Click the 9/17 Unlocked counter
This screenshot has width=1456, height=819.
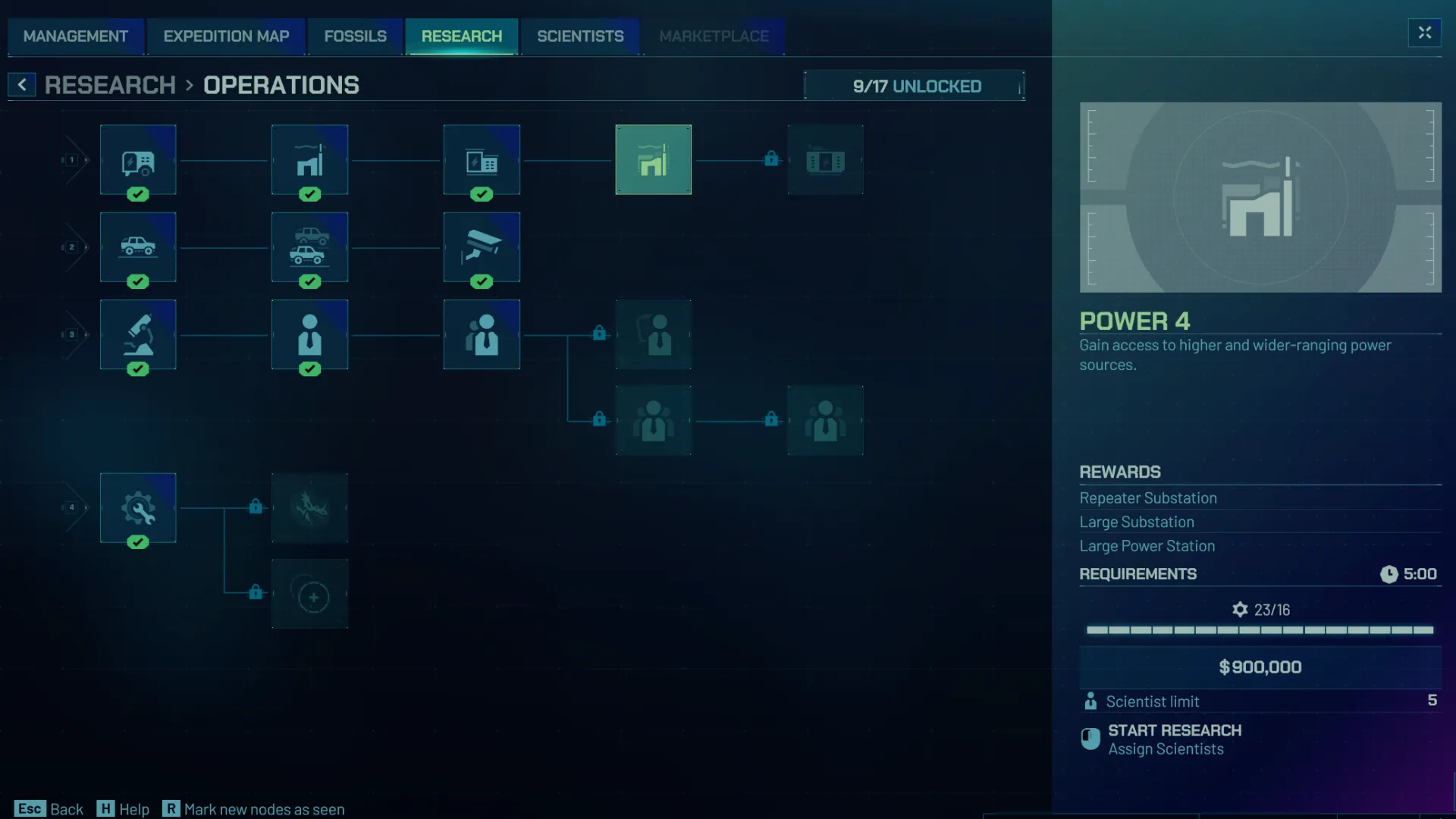pyautogui.click(x=915, y=86)
